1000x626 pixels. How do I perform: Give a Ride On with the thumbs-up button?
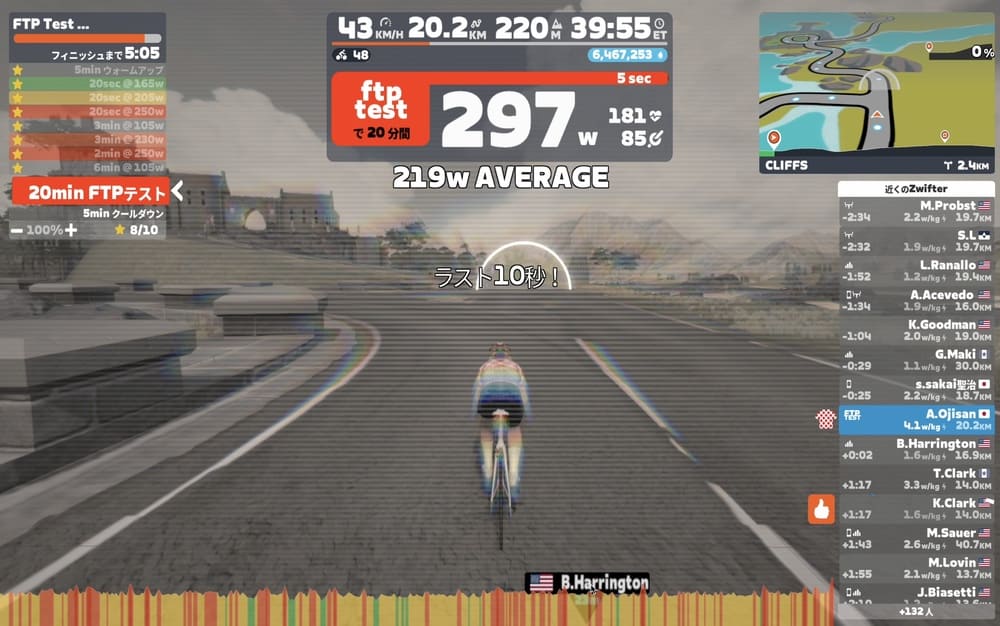[822, 510]
